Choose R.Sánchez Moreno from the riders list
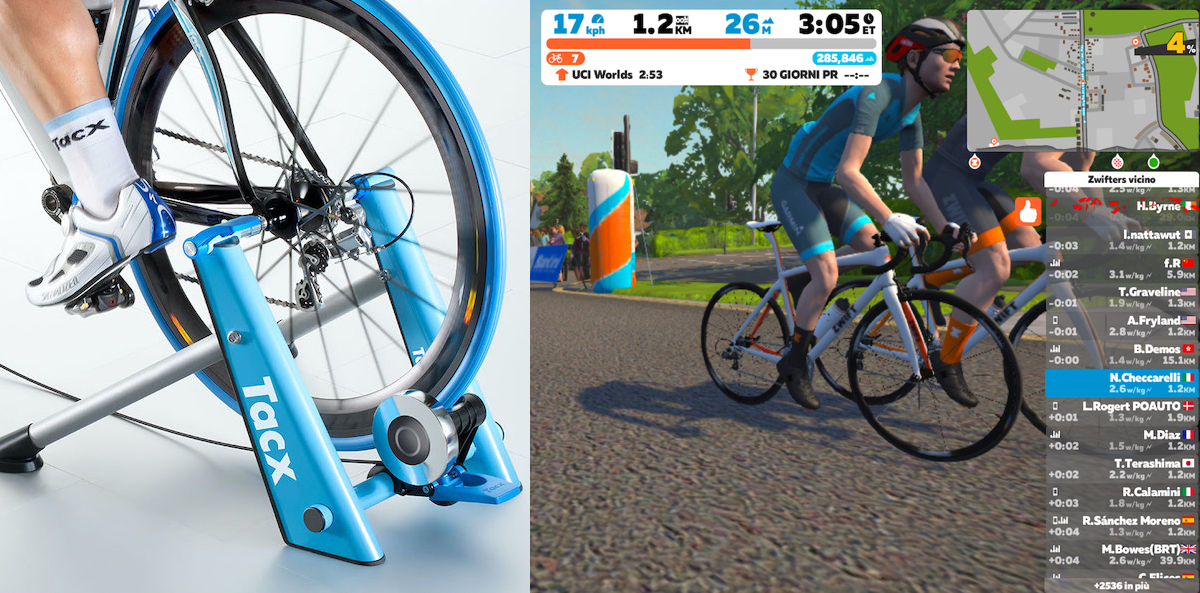 point(1121,526)
